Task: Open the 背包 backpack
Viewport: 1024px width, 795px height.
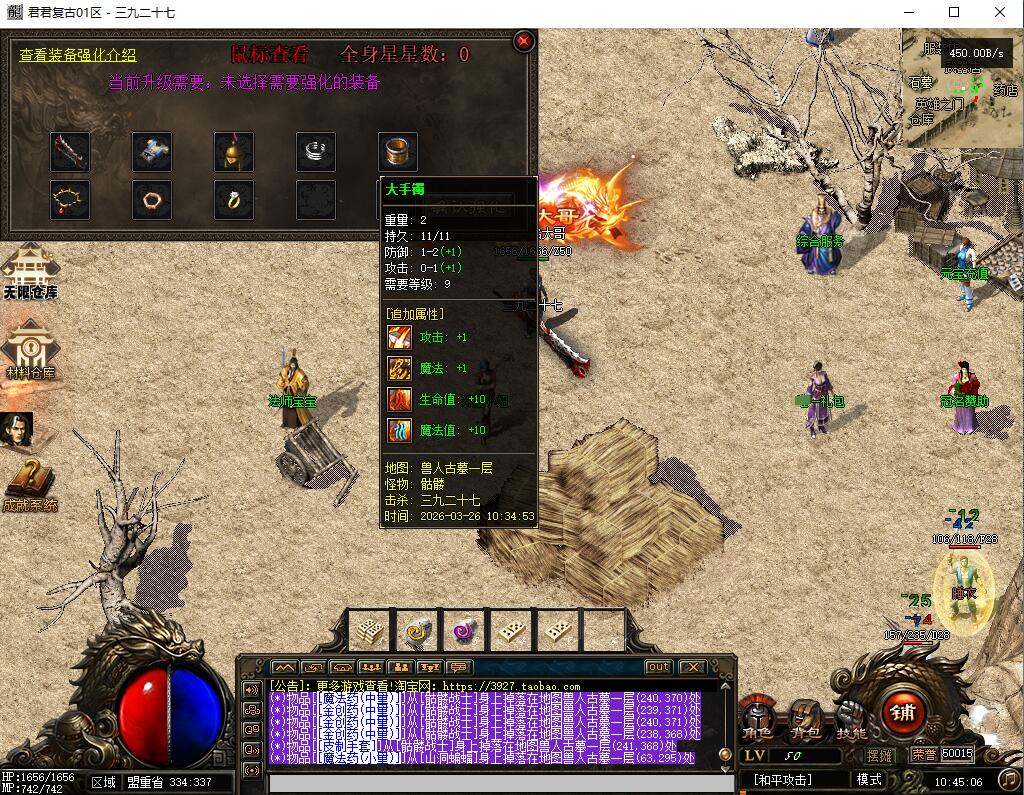Action: [803, 719]
